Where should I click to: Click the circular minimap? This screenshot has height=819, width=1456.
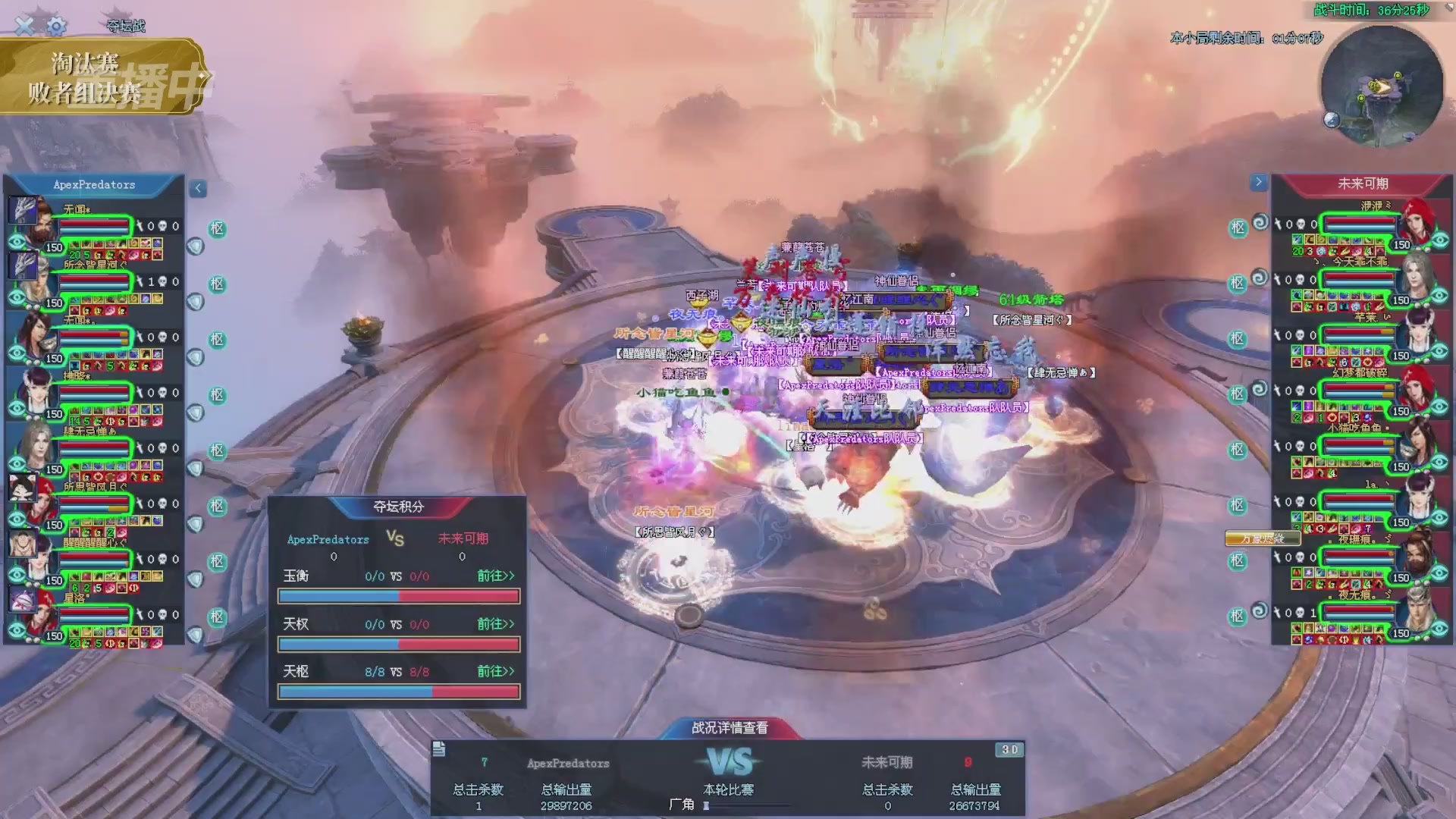pyautogui.click(x=1381, y=86)
